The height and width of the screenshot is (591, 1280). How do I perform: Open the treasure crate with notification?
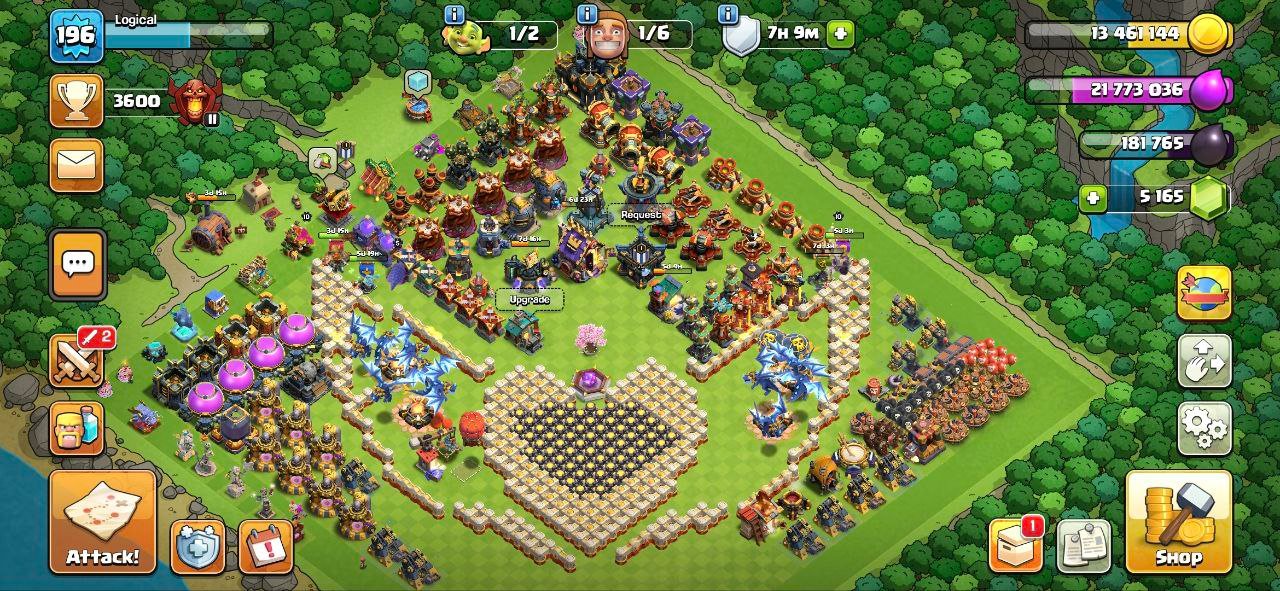(1014, 547)
